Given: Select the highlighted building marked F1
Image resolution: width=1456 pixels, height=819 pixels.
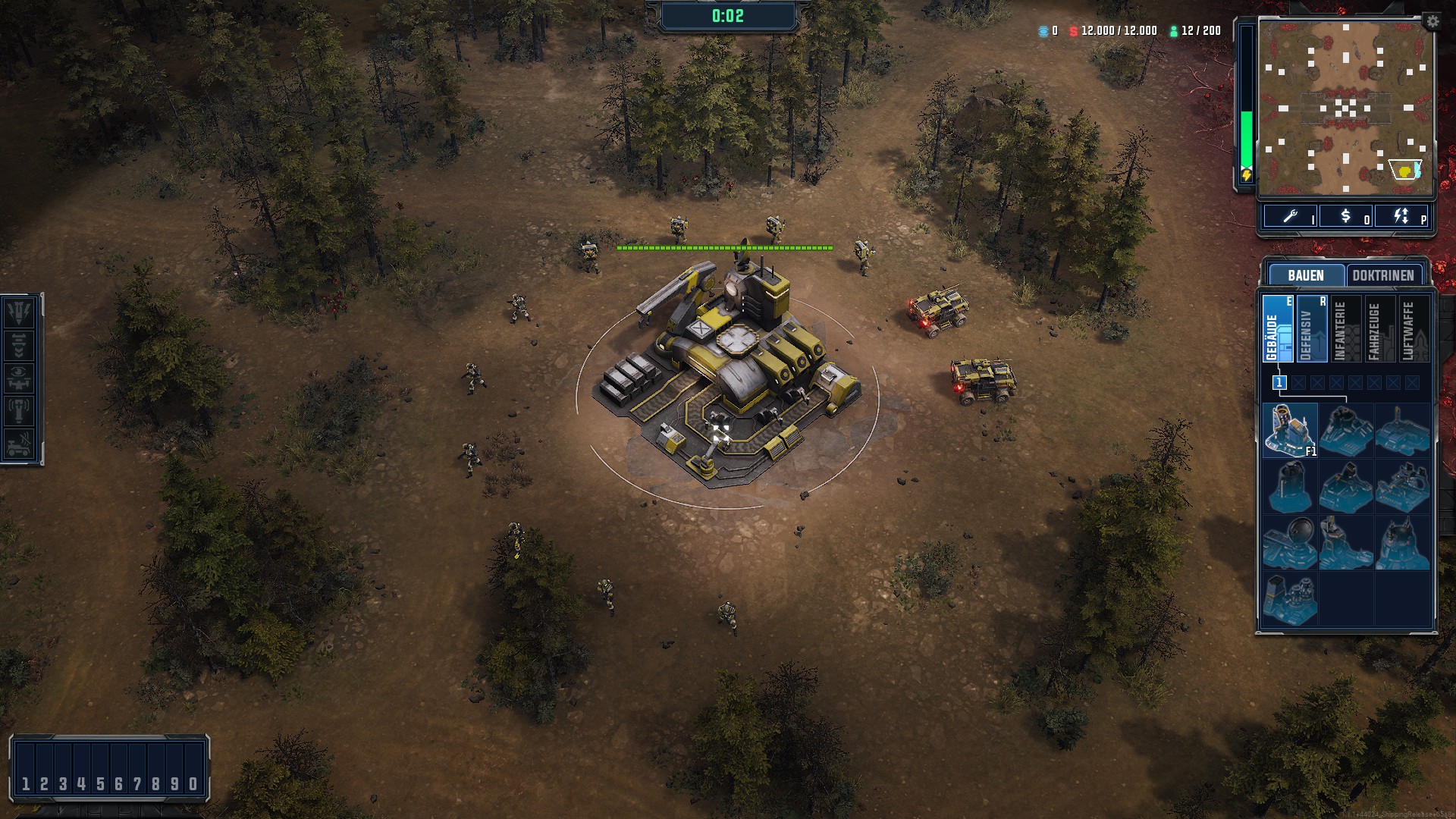Looking at the screenshot, I should tap(1290, 430).
